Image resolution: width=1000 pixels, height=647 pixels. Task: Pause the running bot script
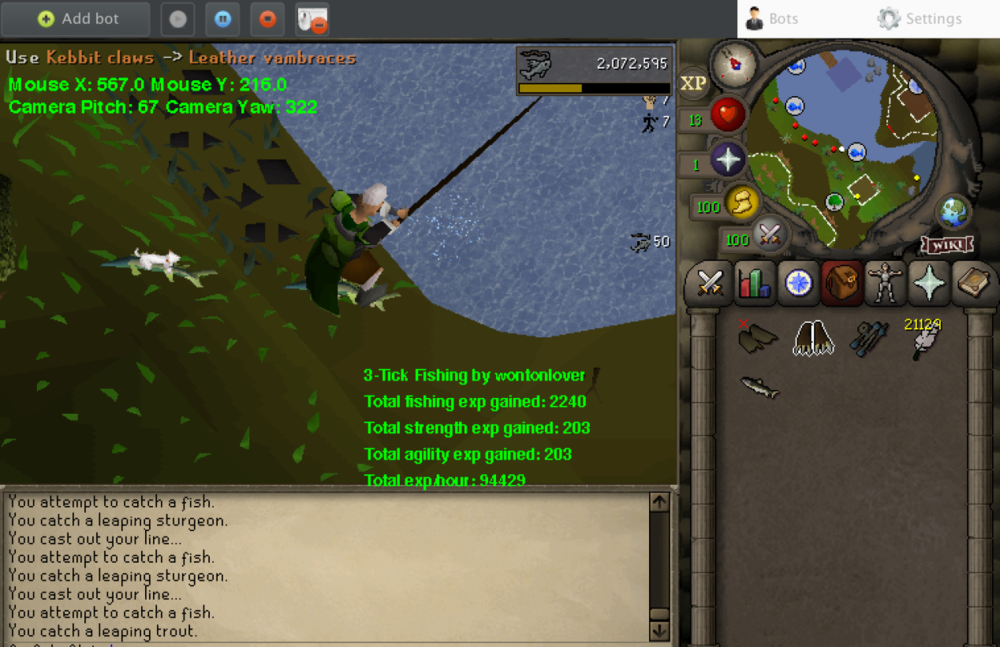[222, 19]
